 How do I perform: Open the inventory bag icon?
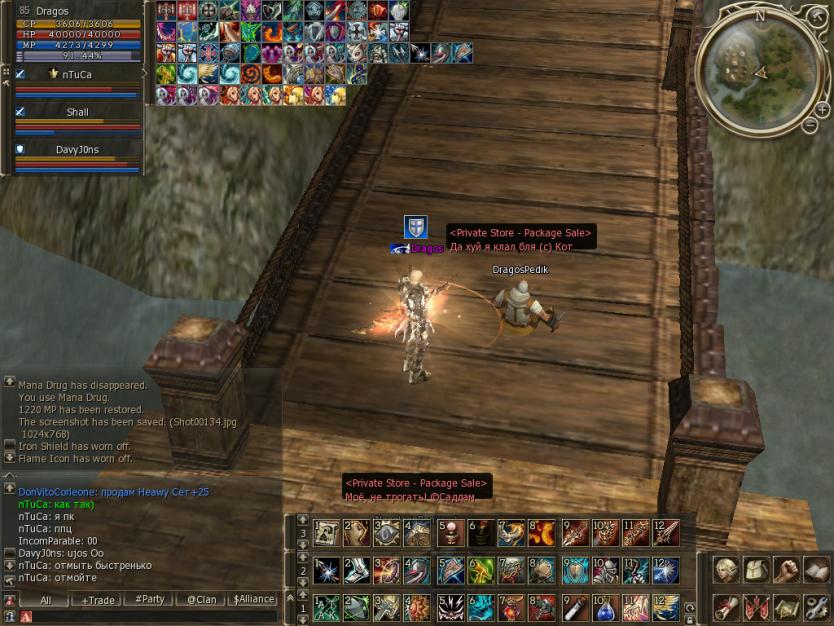756,569
